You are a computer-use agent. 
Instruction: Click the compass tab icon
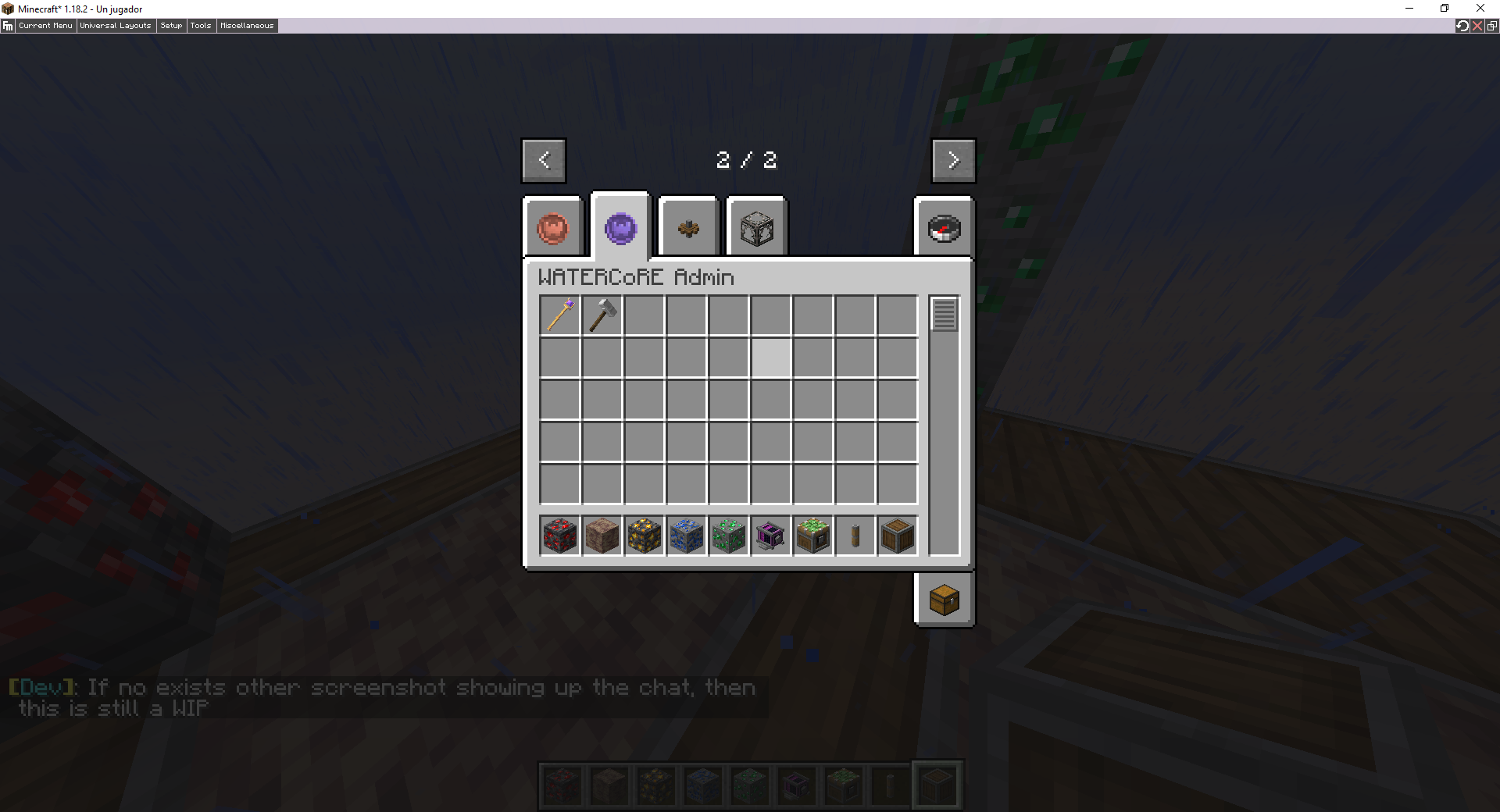coord(943,227)
